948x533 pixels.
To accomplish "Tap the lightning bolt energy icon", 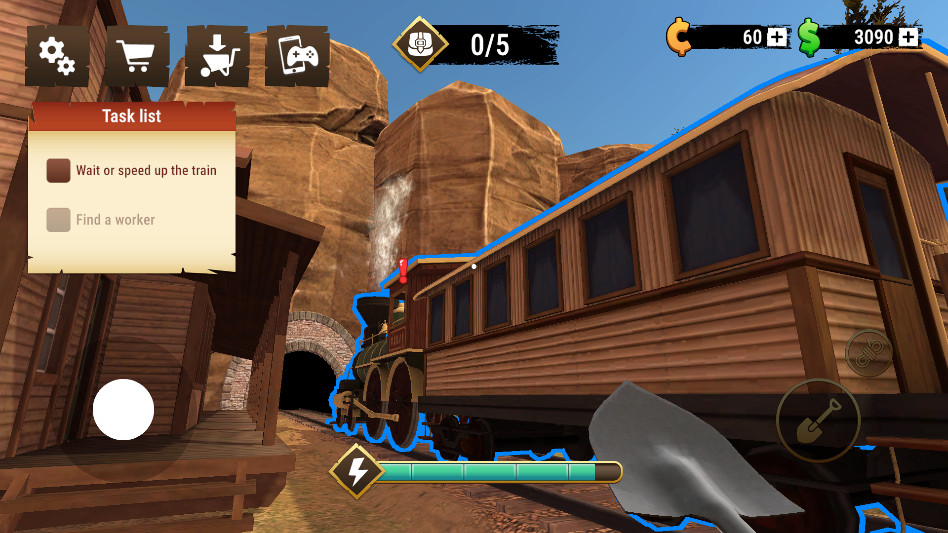I will click(x=356, y=471).
